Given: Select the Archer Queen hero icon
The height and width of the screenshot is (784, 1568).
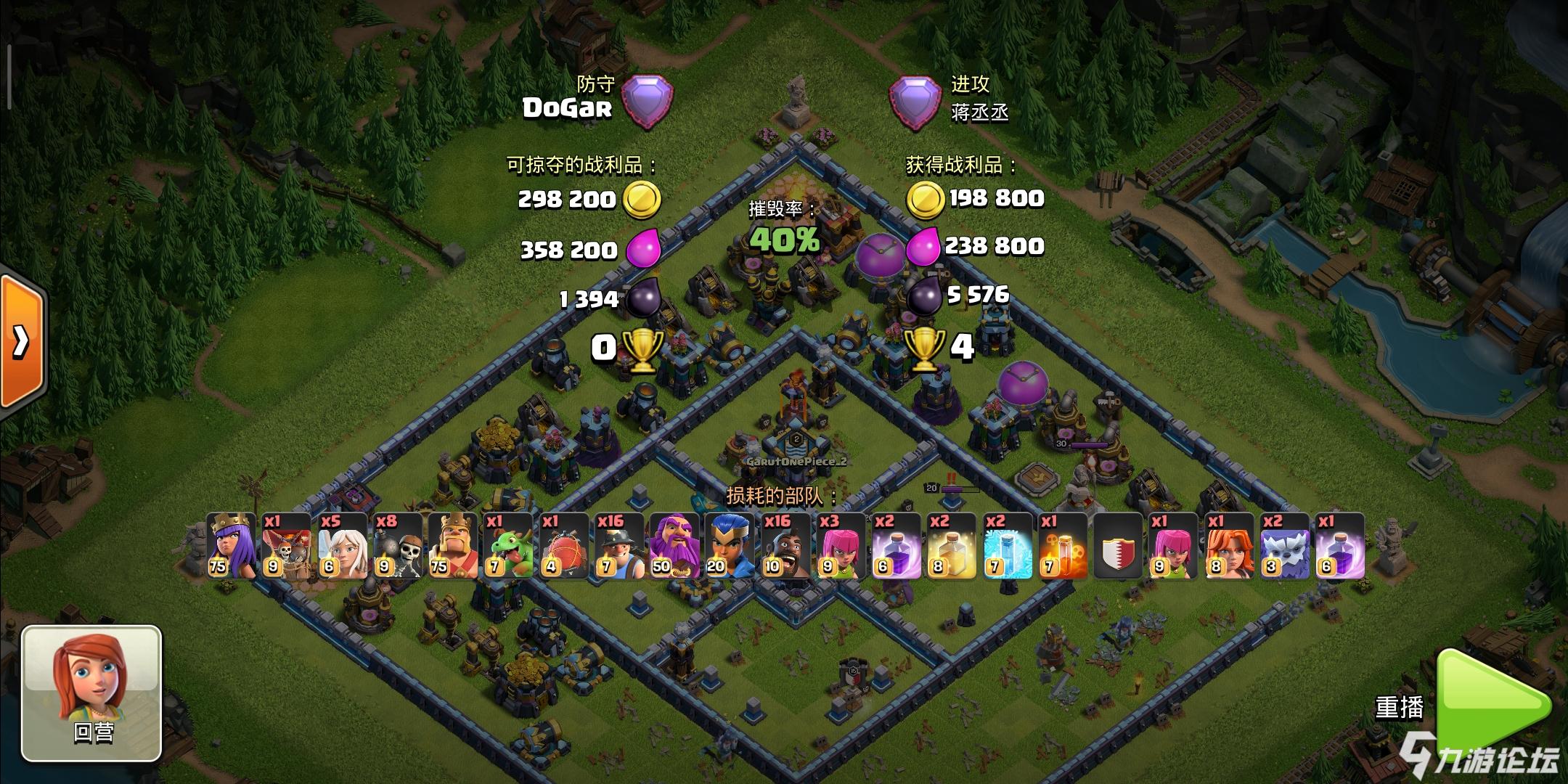Looking at the screenshot, I should tap(231, 546).
